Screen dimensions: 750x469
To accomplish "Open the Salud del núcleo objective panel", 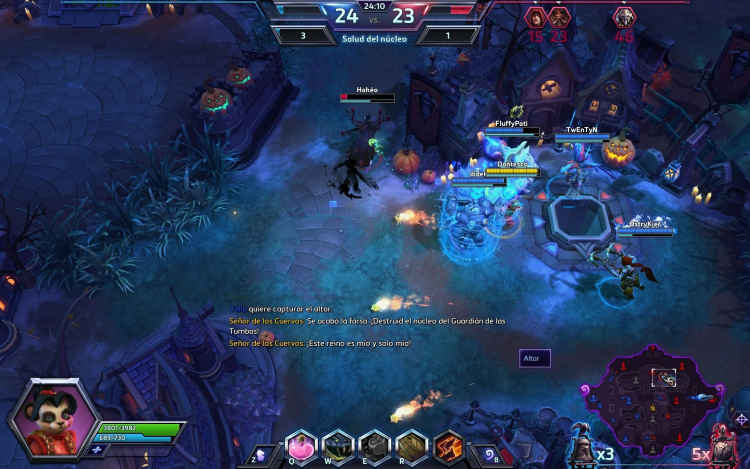I will tap(375, 38).
